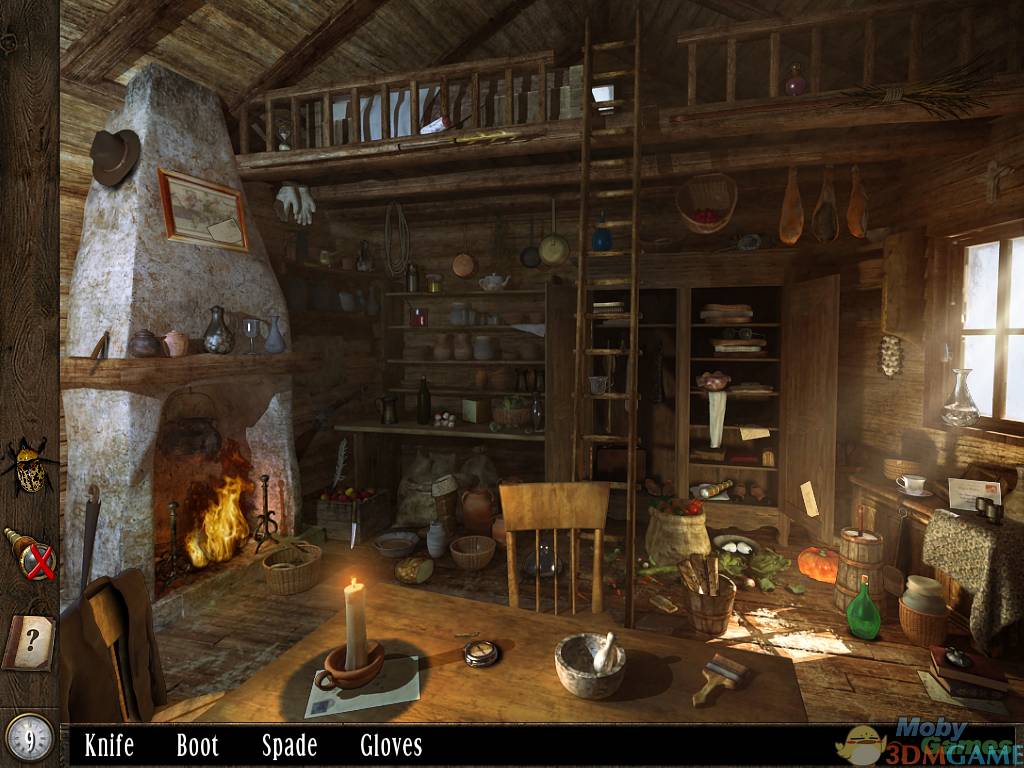Select Gloves in the item list

(x=391, y=745)
